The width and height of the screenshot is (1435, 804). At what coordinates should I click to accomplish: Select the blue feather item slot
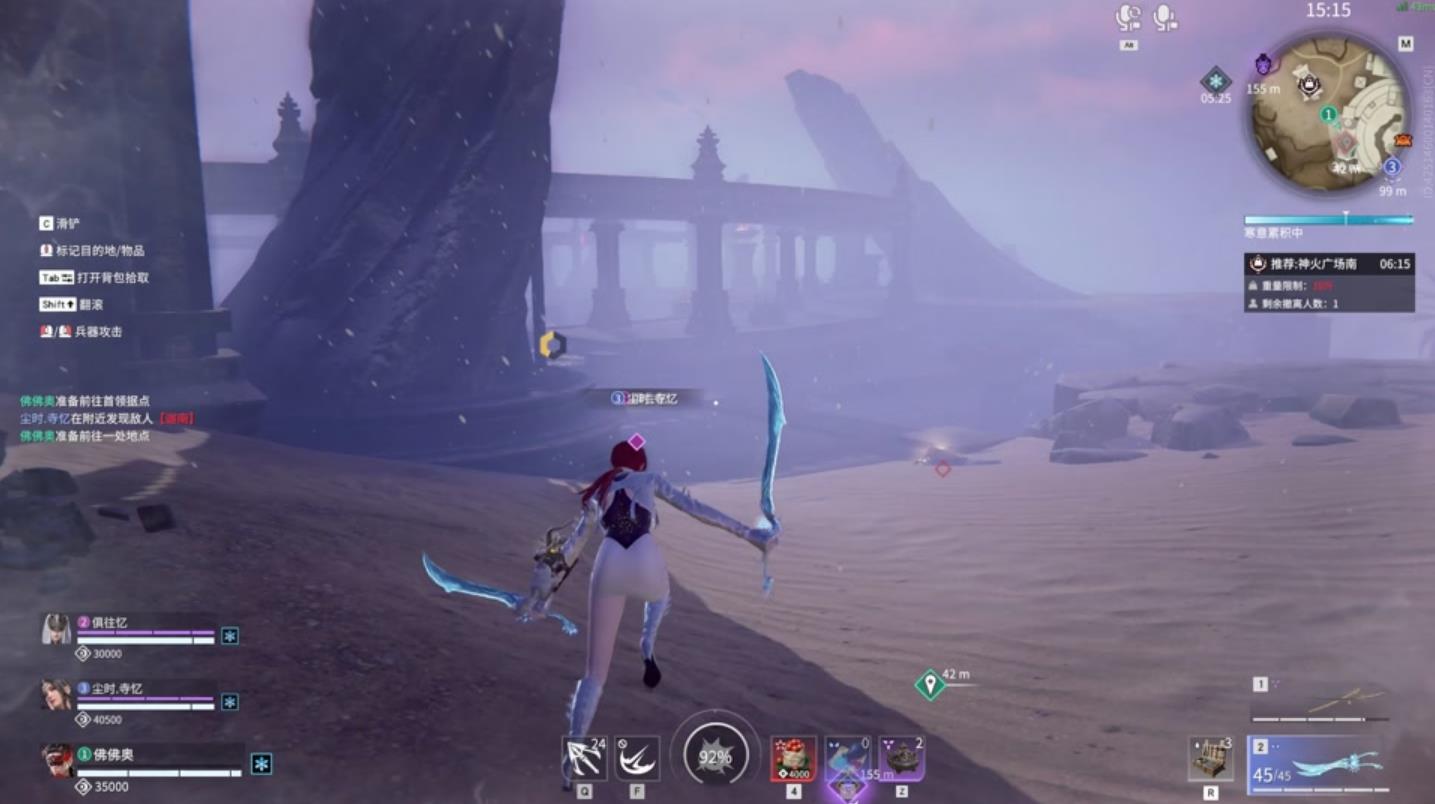coord(847,758)
